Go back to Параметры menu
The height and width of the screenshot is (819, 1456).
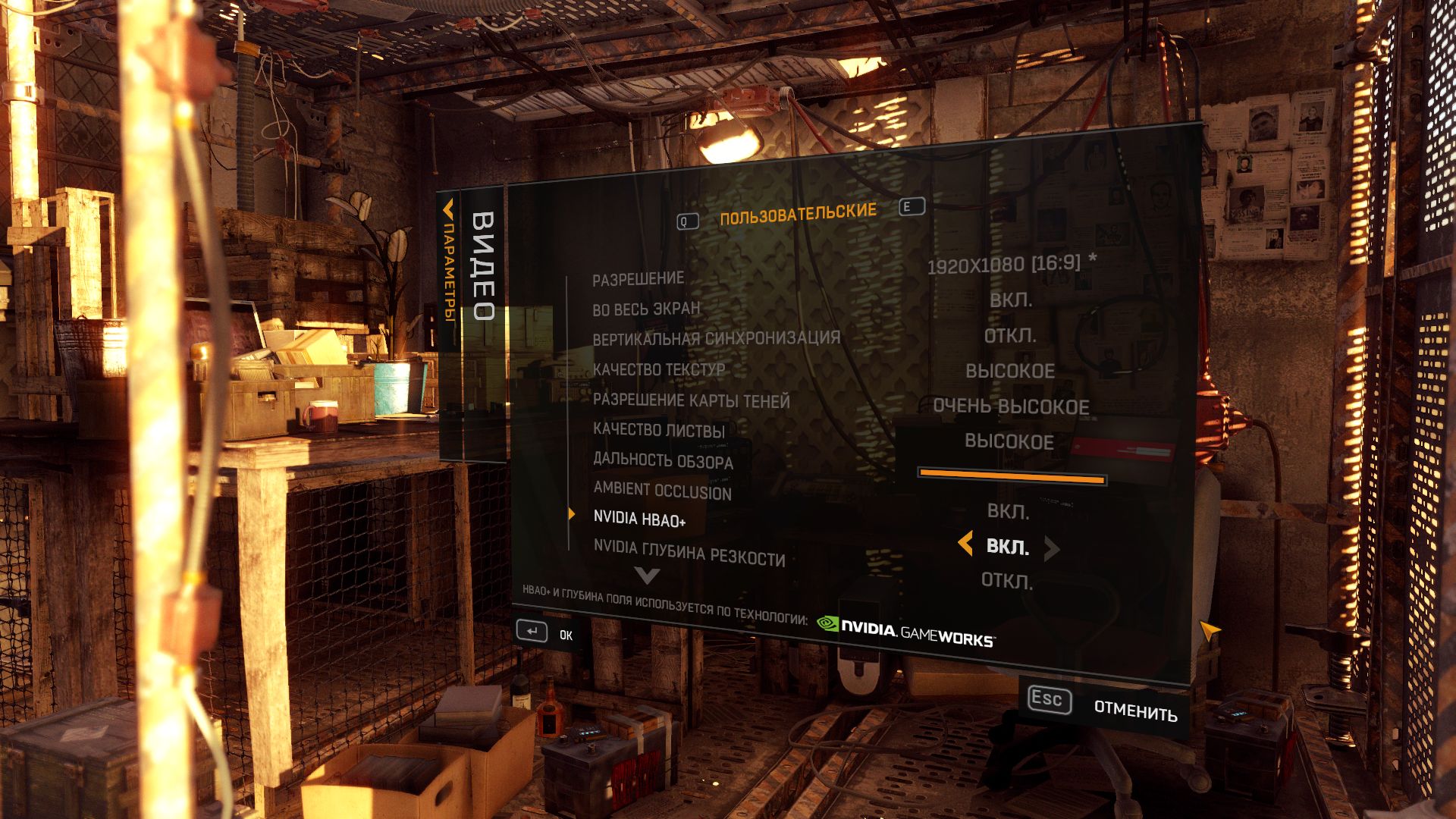click(x=449, y=265)
